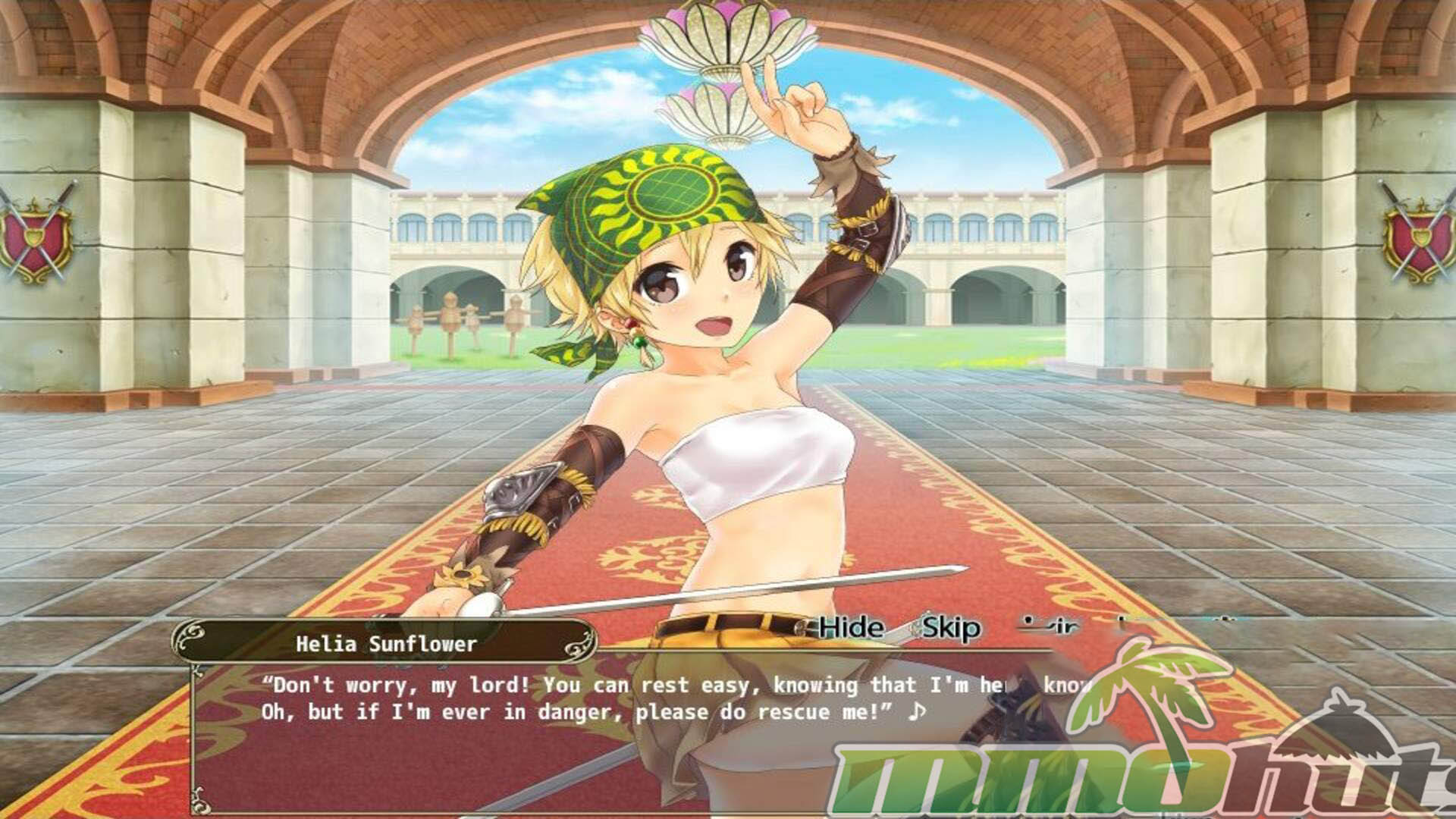1456x819 pixels.
Task: Hide the dialogue text box
Action: 851,628
